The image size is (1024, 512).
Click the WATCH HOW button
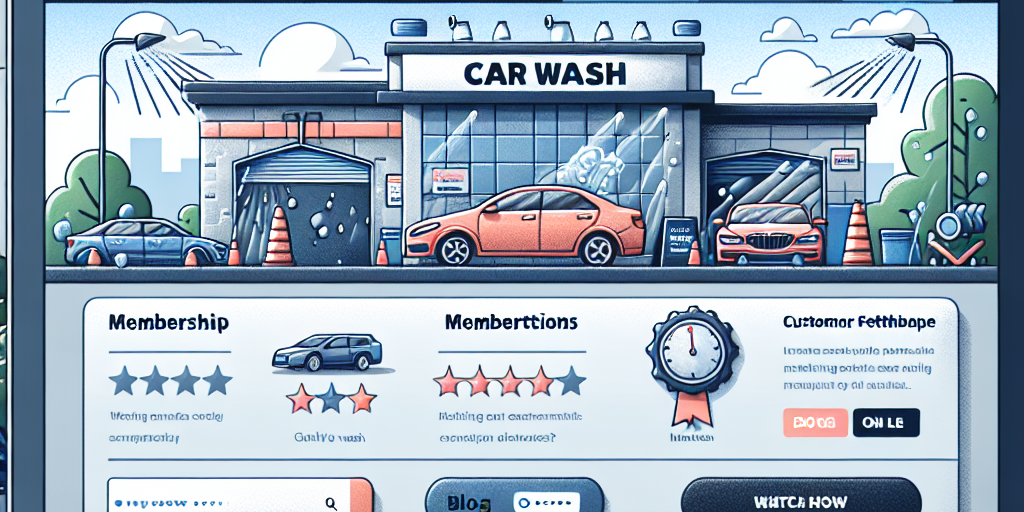800,500
